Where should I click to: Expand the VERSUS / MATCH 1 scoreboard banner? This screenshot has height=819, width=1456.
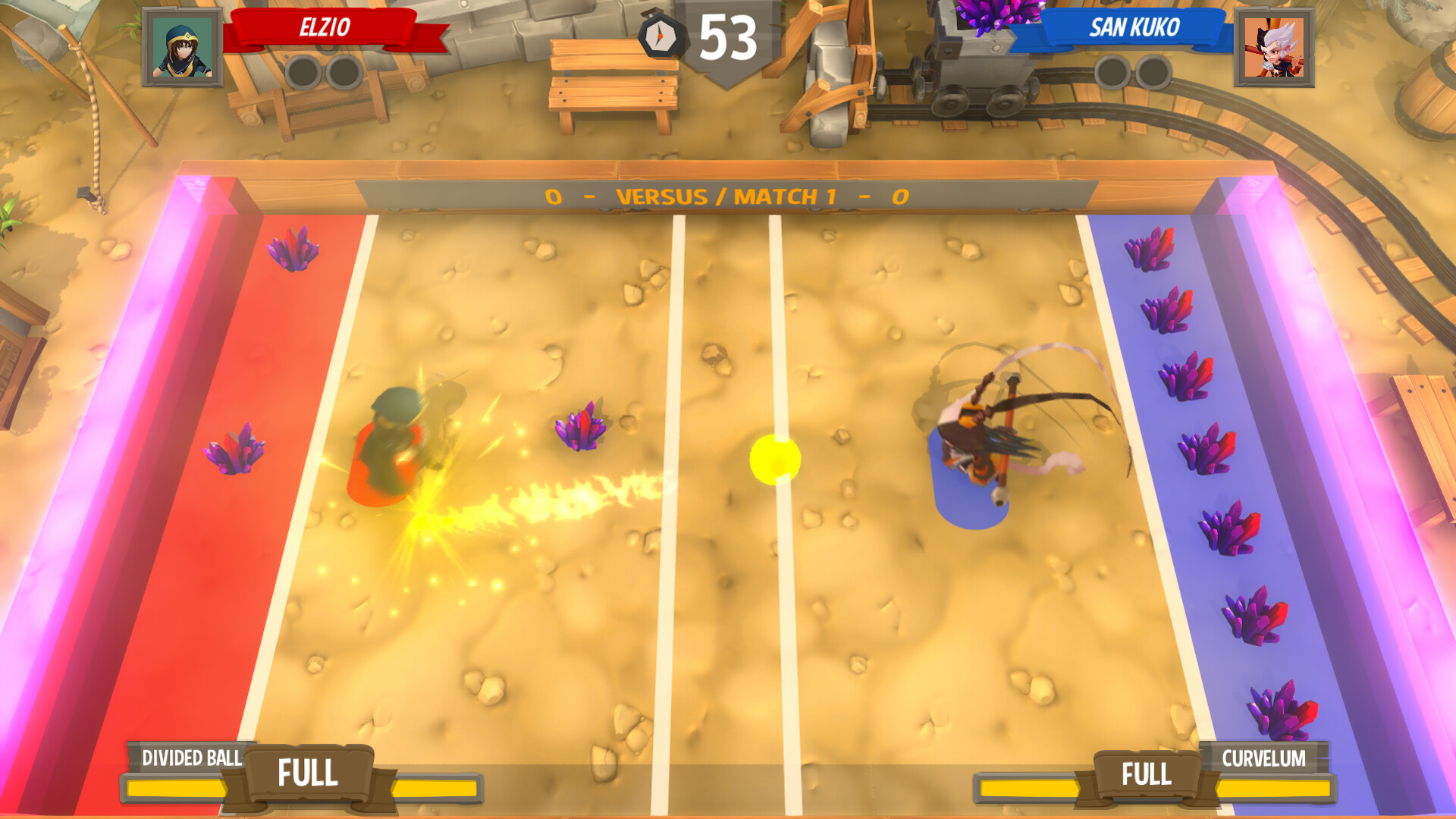click(x=728, y=196)
